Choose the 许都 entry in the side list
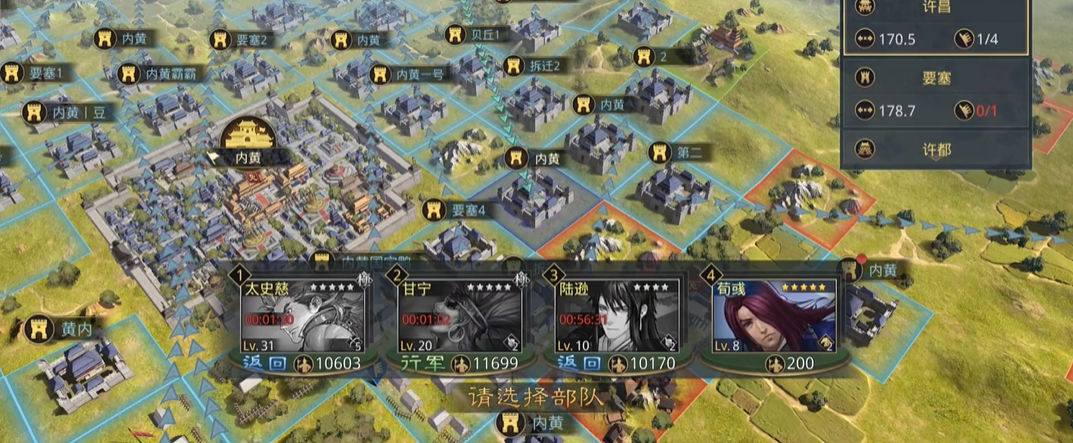The image size is (1073, 443). (935, 149)
